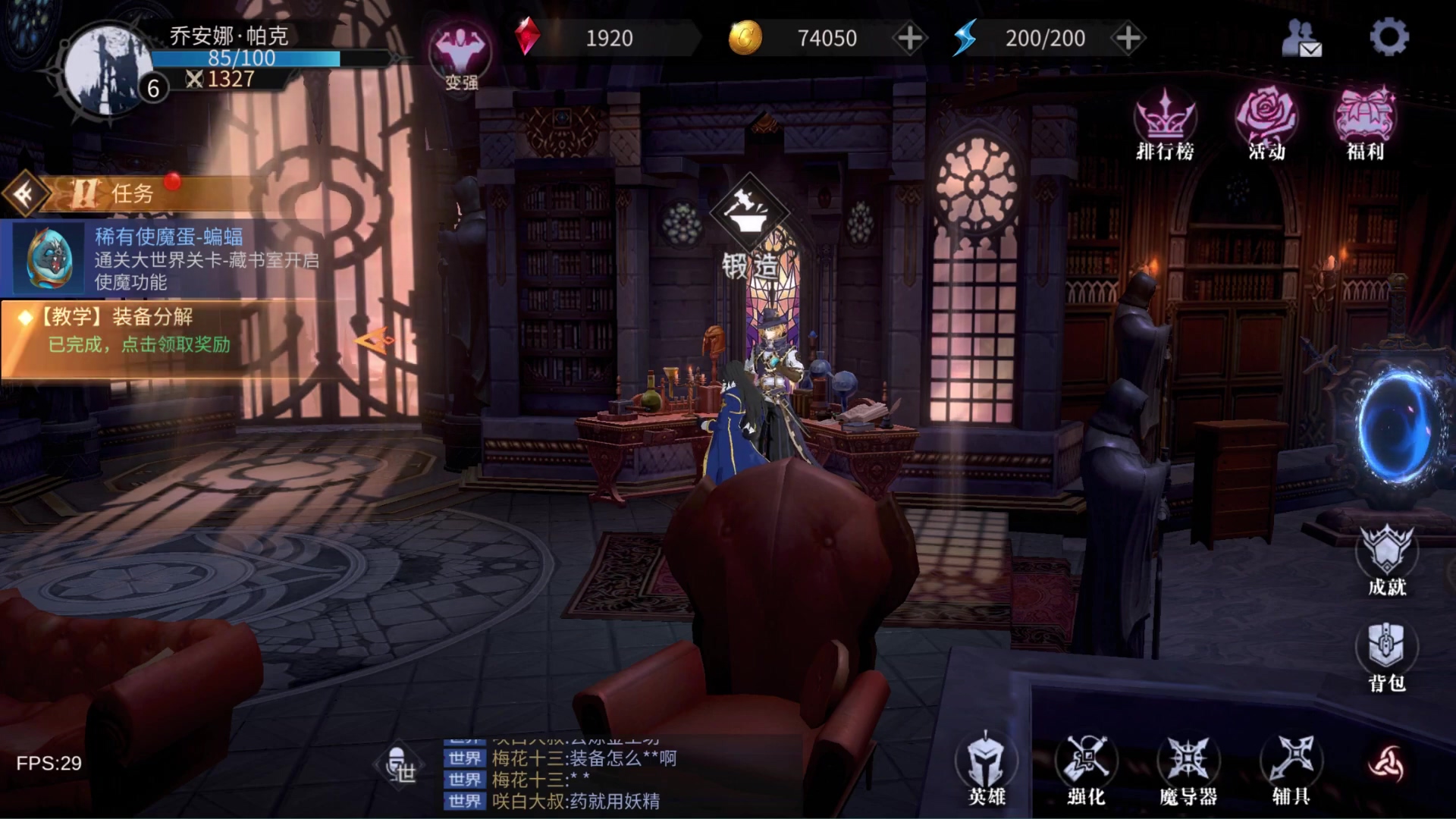Open the 排行榜 ranking board
This screenshot has width=1456, height=819.
click(1165, 124)
